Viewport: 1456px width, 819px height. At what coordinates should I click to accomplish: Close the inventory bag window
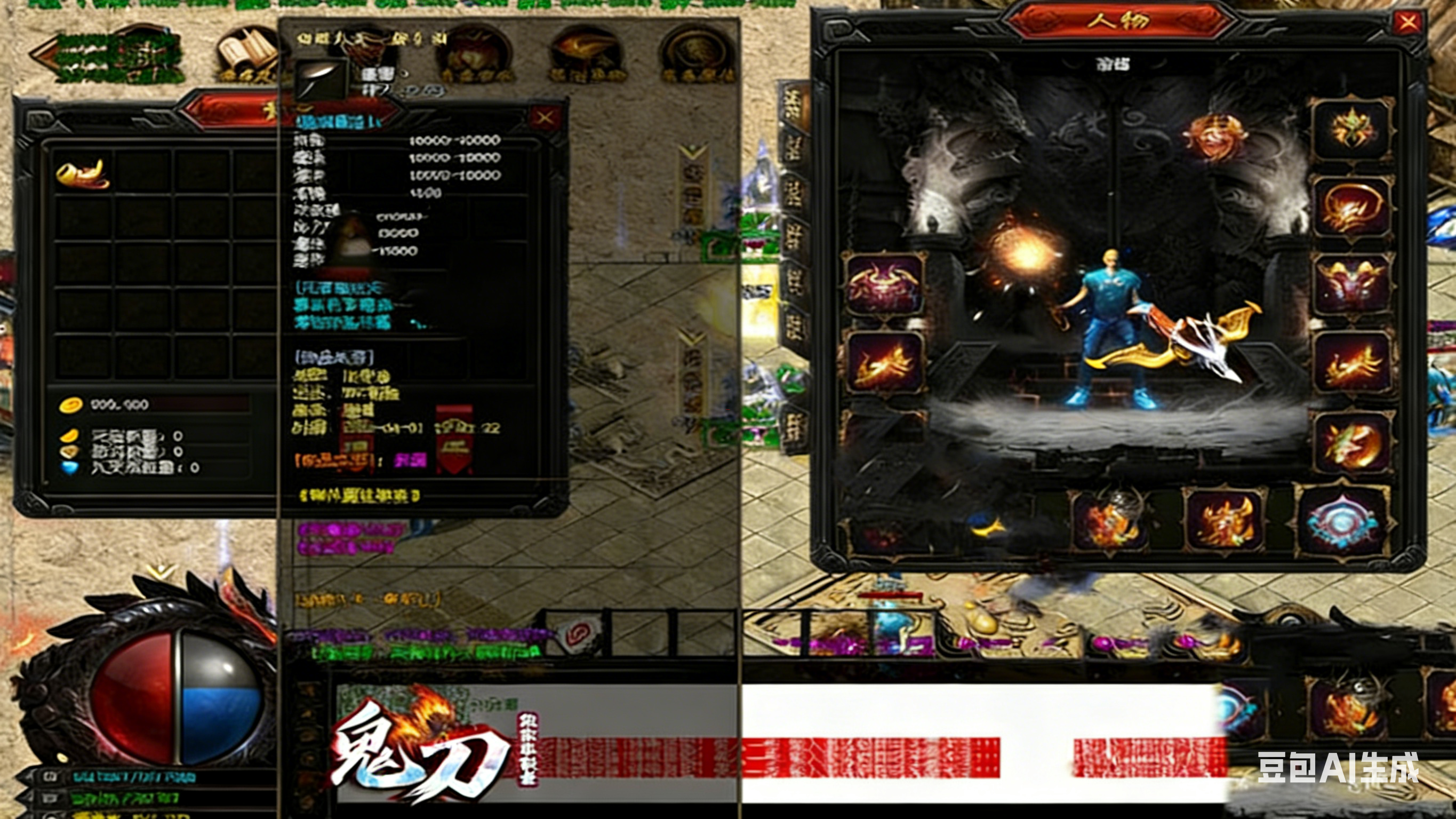pos(545,117)
